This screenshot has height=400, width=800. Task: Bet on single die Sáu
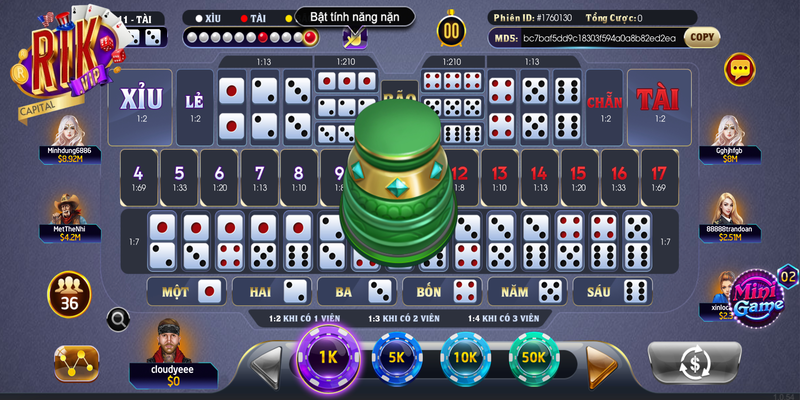point(611,291)
